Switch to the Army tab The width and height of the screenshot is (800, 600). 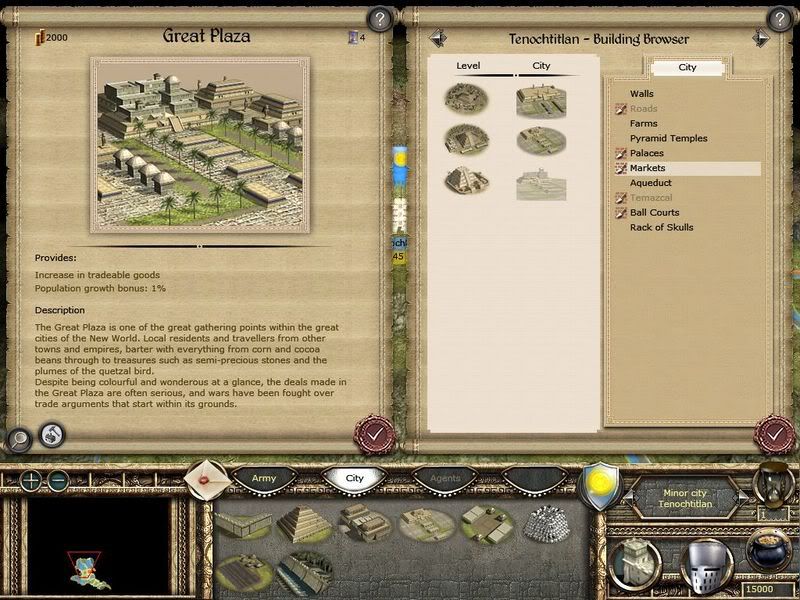point(264,479)
